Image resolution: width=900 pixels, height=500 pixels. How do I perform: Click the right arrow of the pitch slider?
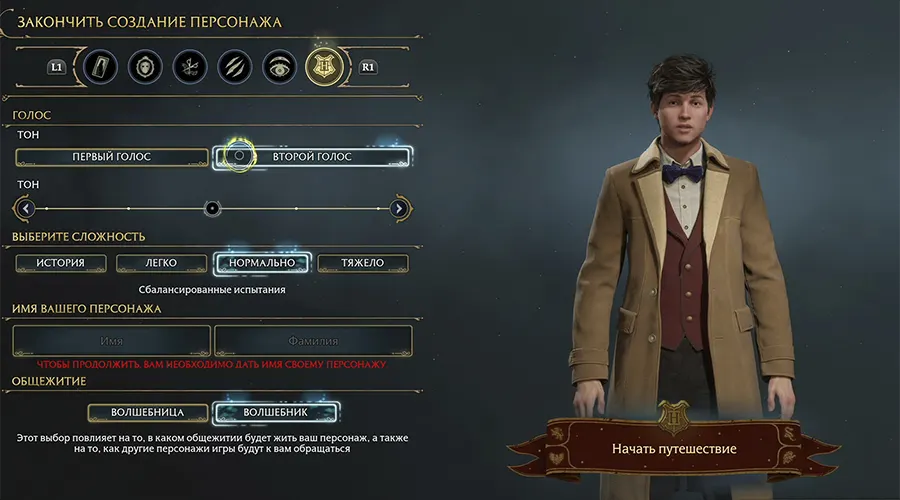click(x=399, y=209)
